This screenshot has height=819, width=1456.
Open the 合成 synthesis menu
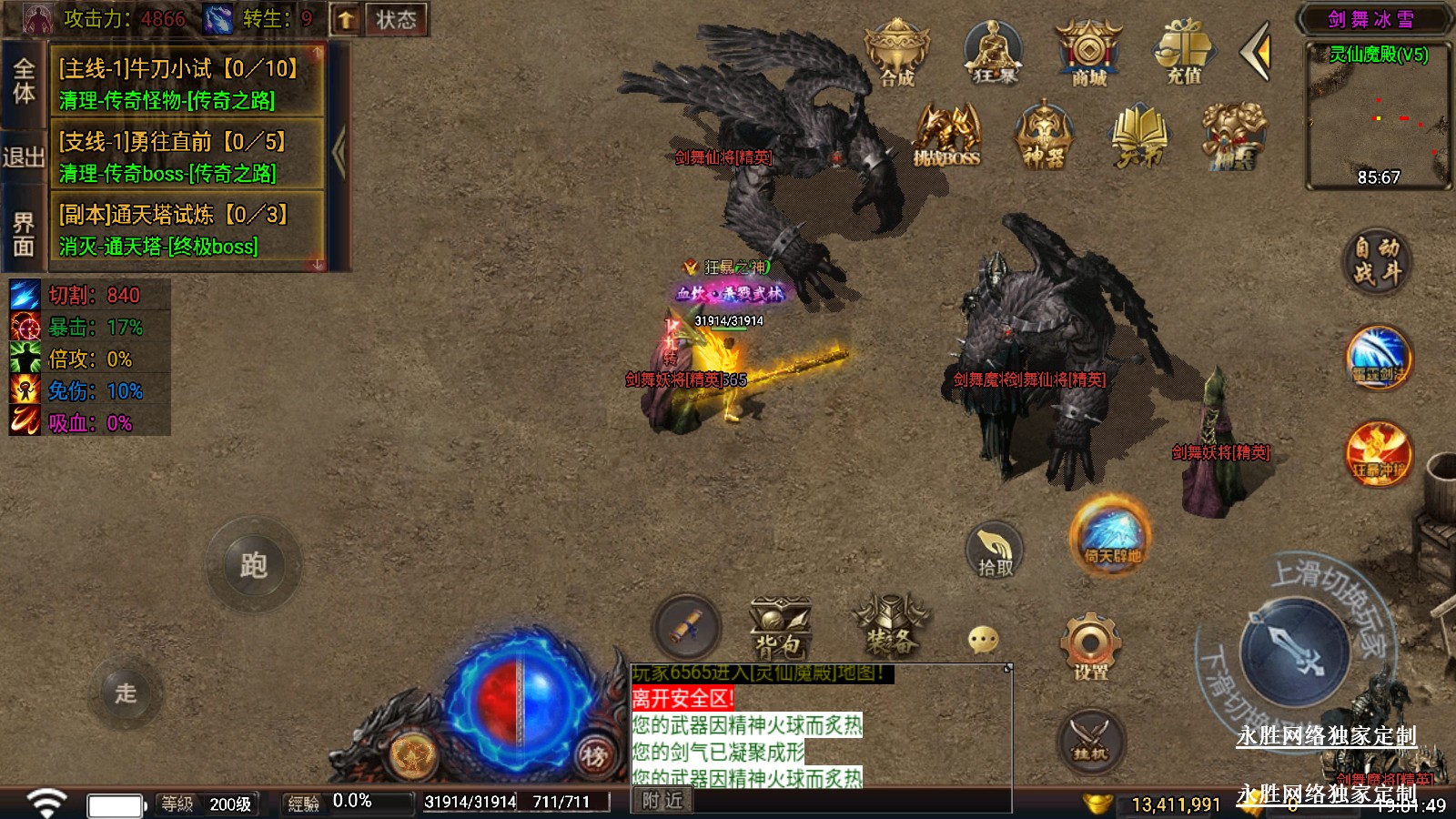[896, 53]
